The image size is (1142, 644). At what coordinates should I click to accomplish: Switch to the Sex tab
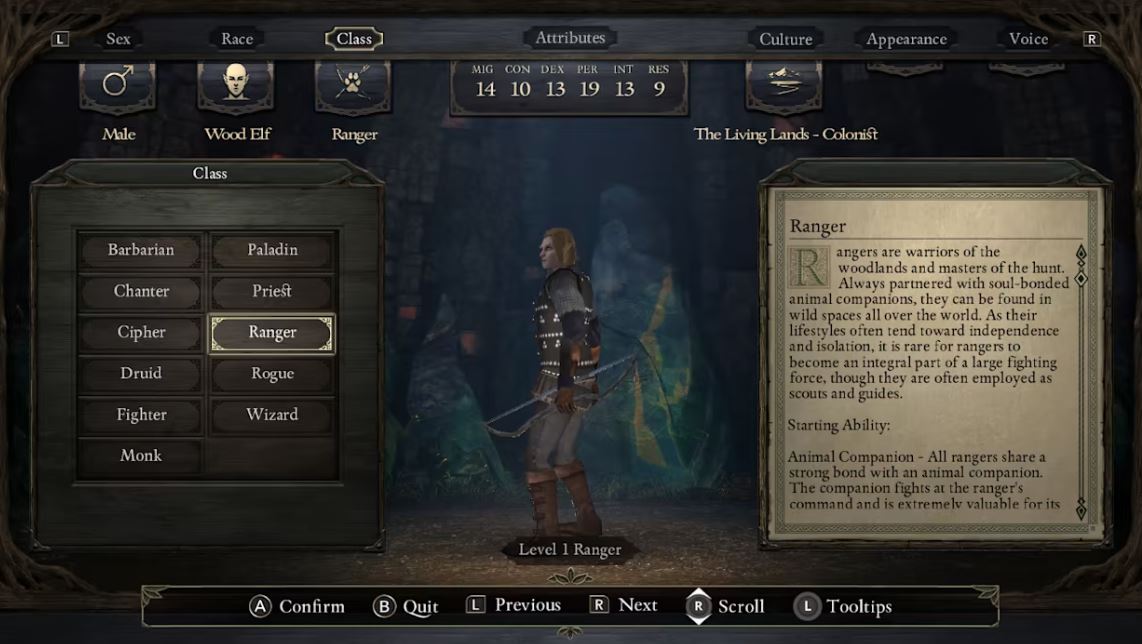click(x=118, y=39)
